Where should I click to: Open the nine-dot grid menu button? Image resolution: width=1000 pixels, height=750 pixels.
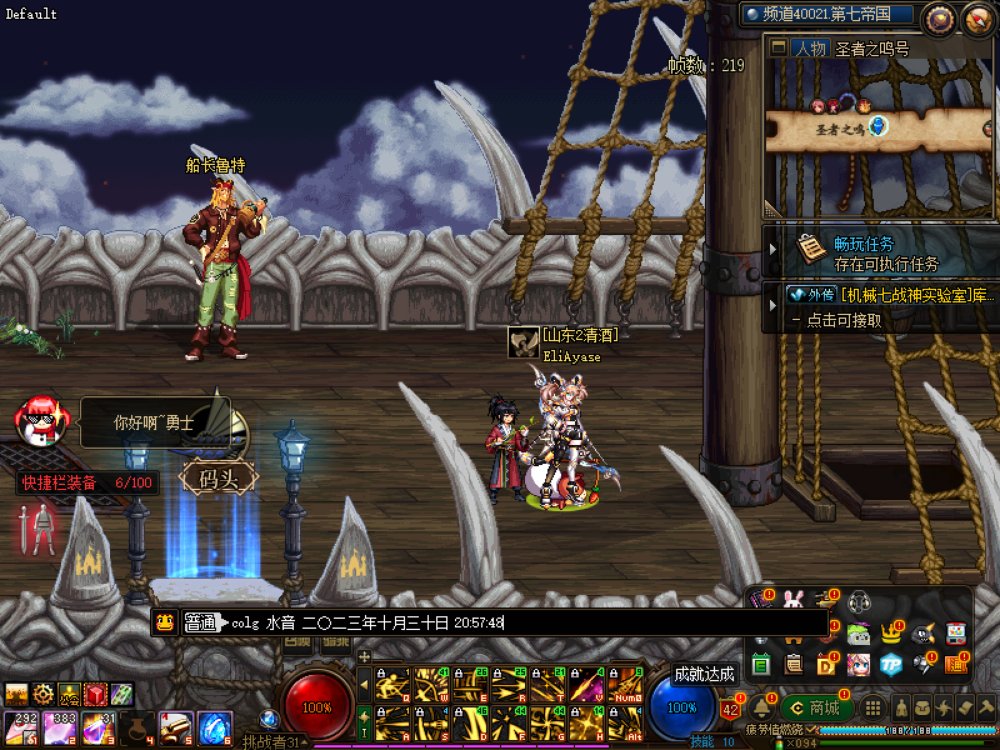[872, 708]
